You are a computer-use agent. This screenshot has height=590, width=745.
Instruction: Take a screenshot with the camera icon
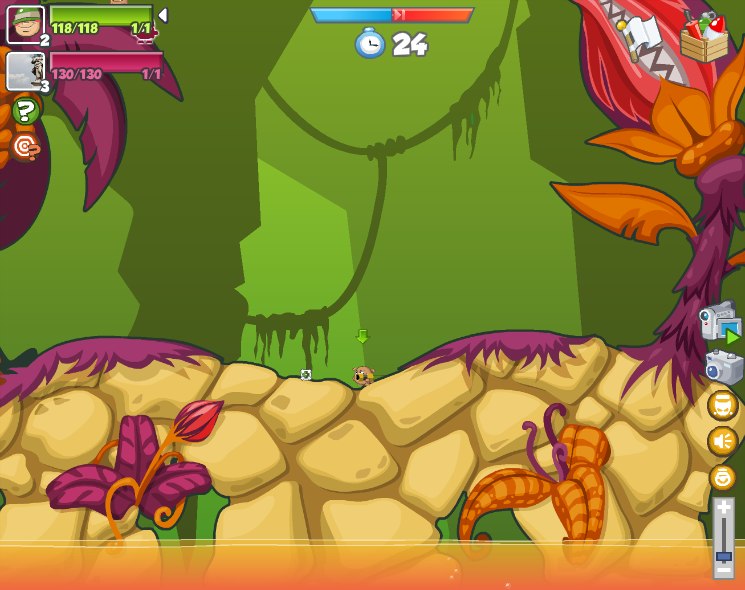click(x=723, y=367)
